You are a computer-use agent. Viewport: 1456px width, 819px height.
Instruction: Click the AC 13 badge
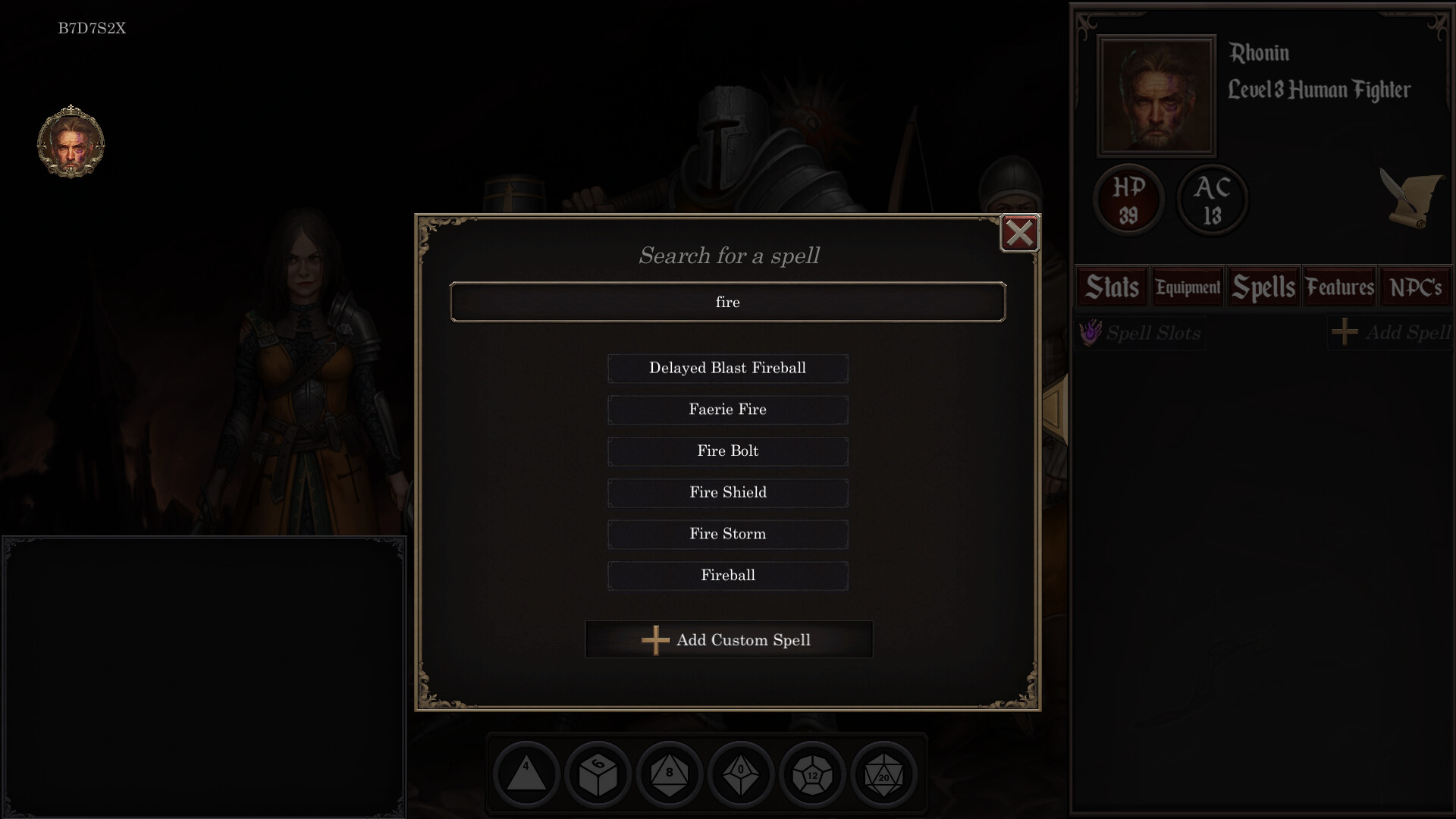1211,199
